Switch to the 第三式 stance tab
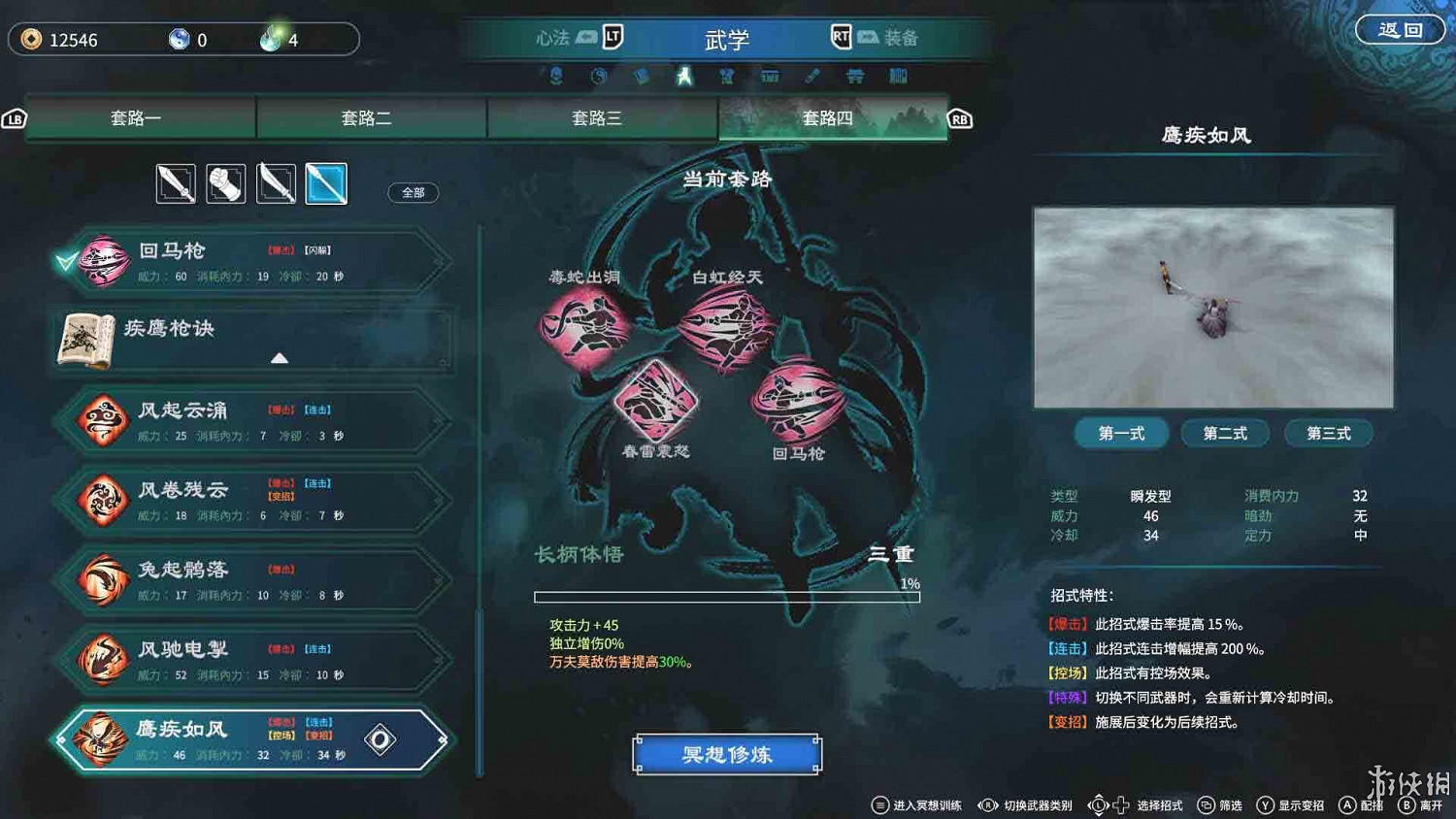Viewport: 1456px width, 819px height. click(1329, 434)
